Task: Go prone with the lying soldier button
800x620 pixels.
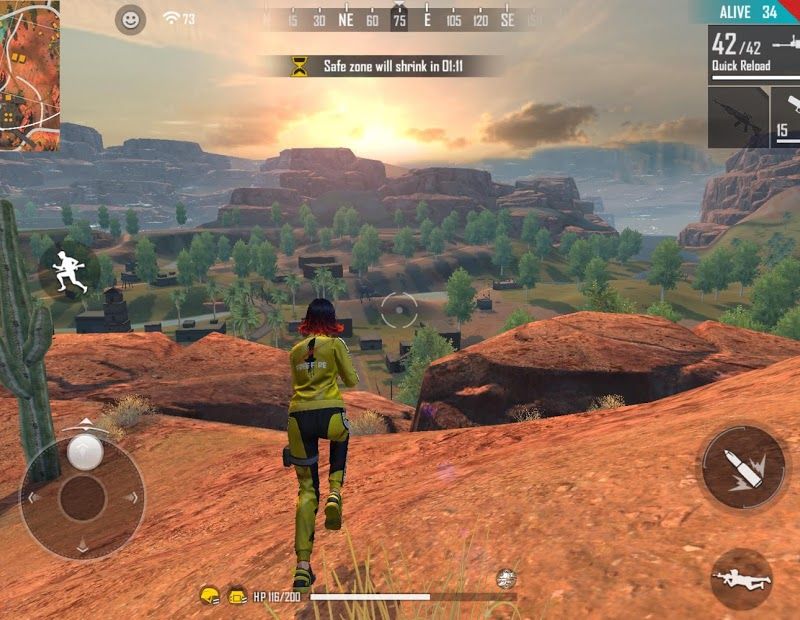Action: tap(741, 579)
